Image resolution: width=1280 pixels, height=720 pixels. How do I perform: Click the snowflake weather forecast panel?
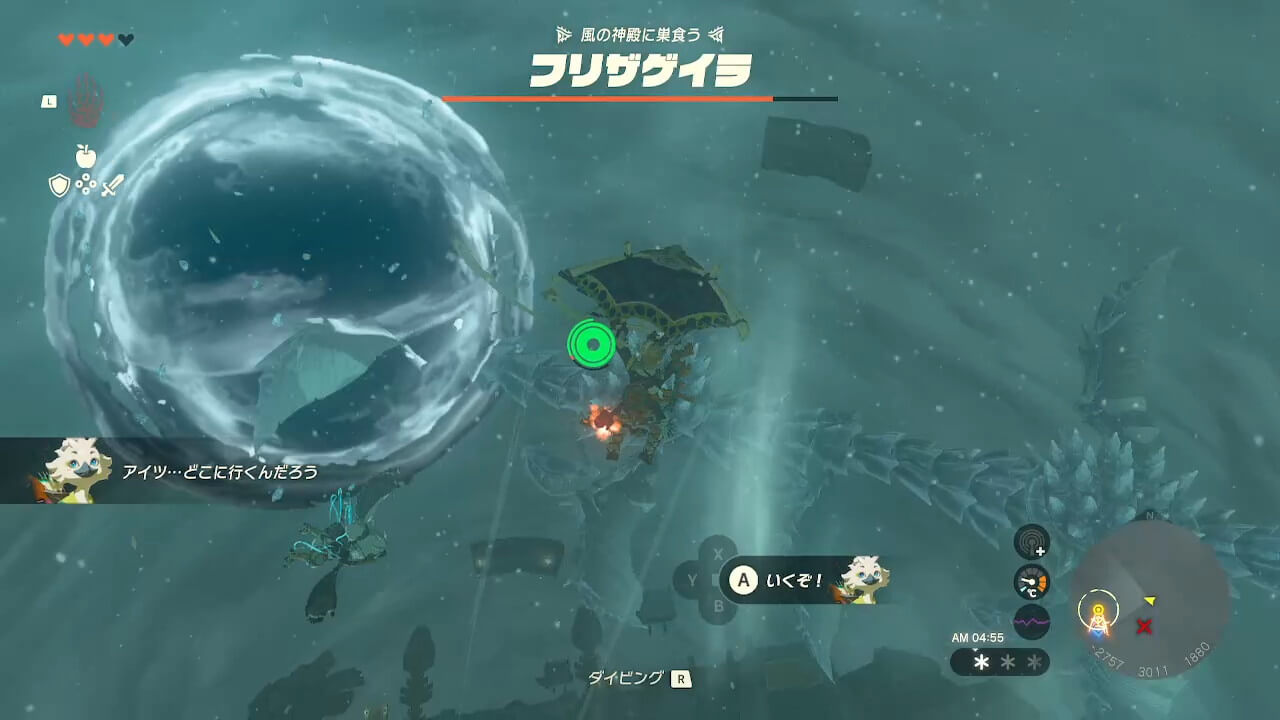point(1000,662)
